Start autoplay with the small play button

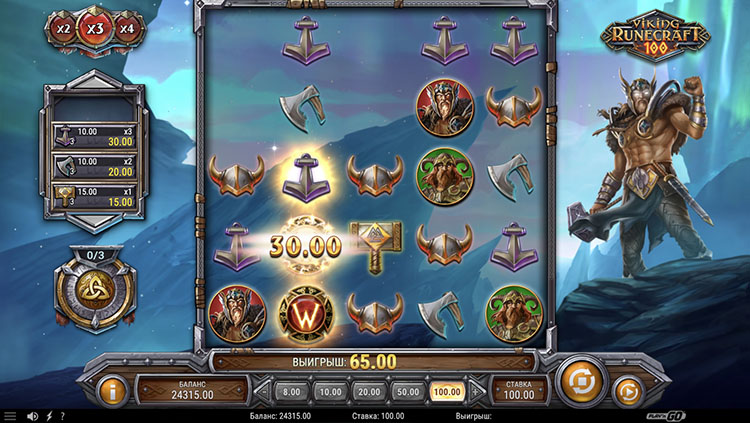(627, 389)
